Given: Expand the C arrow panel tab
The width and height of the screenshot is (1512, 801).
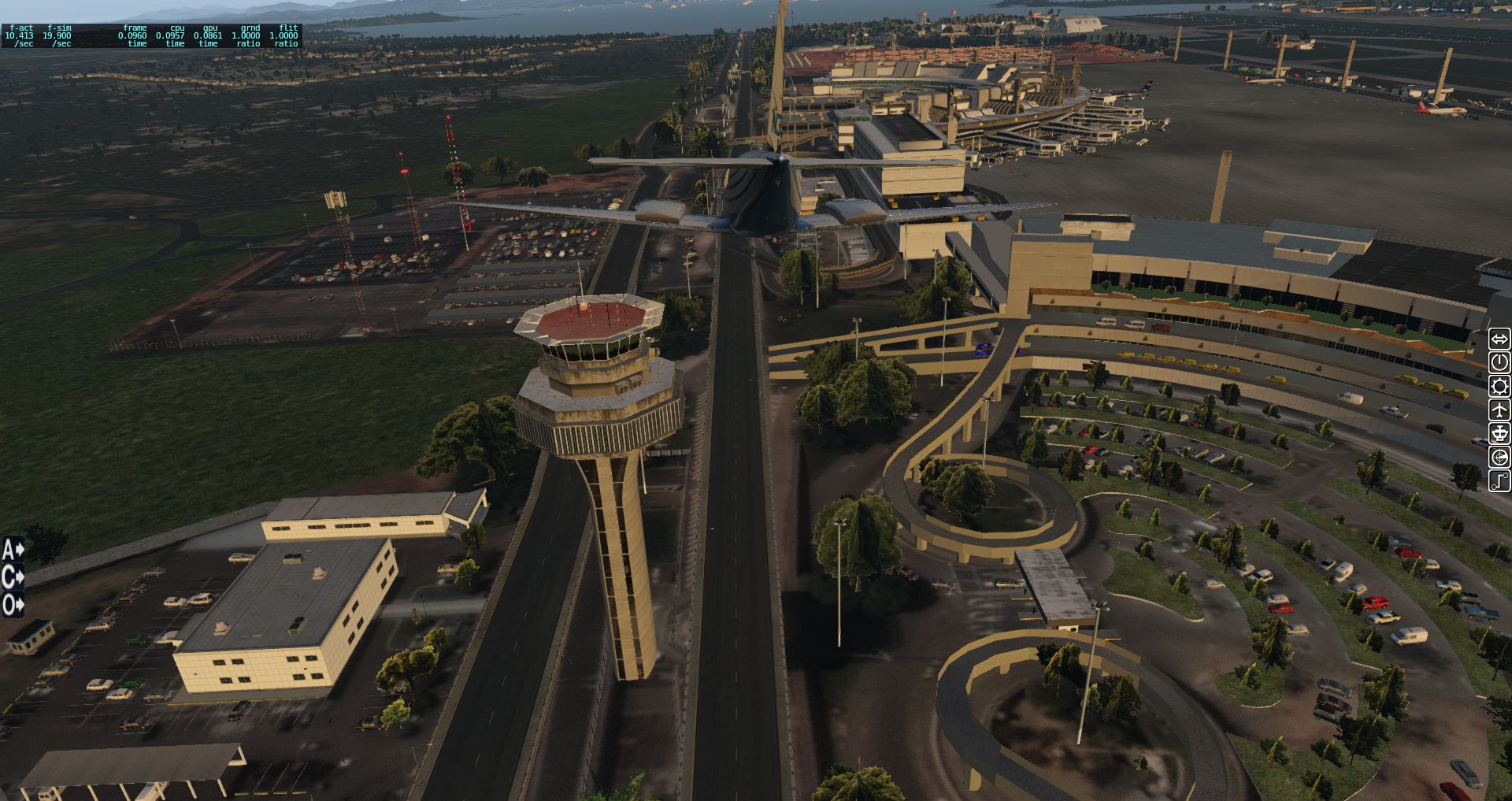Looking at the screenshot, I should (x=13, y=577).
